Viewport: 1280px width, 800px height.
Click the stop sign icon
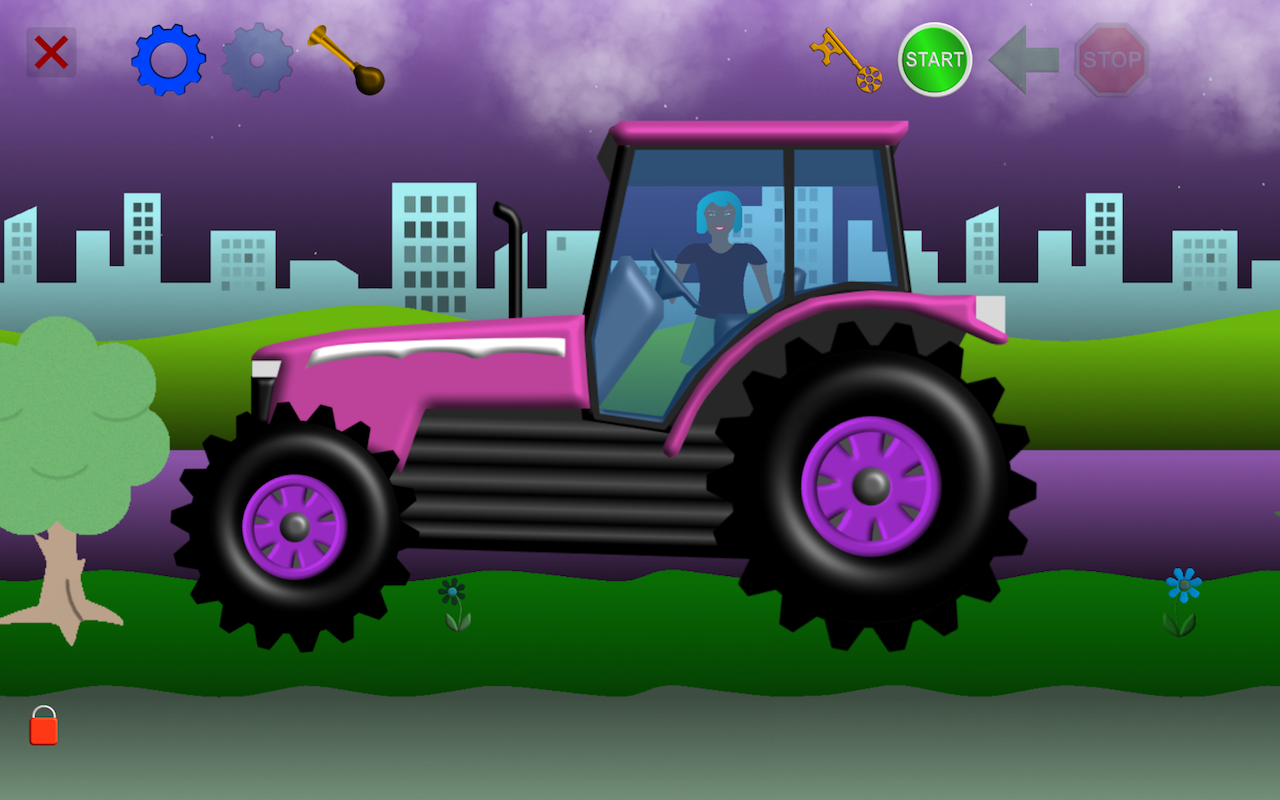pyautogui.click(x=1113, y=58)
